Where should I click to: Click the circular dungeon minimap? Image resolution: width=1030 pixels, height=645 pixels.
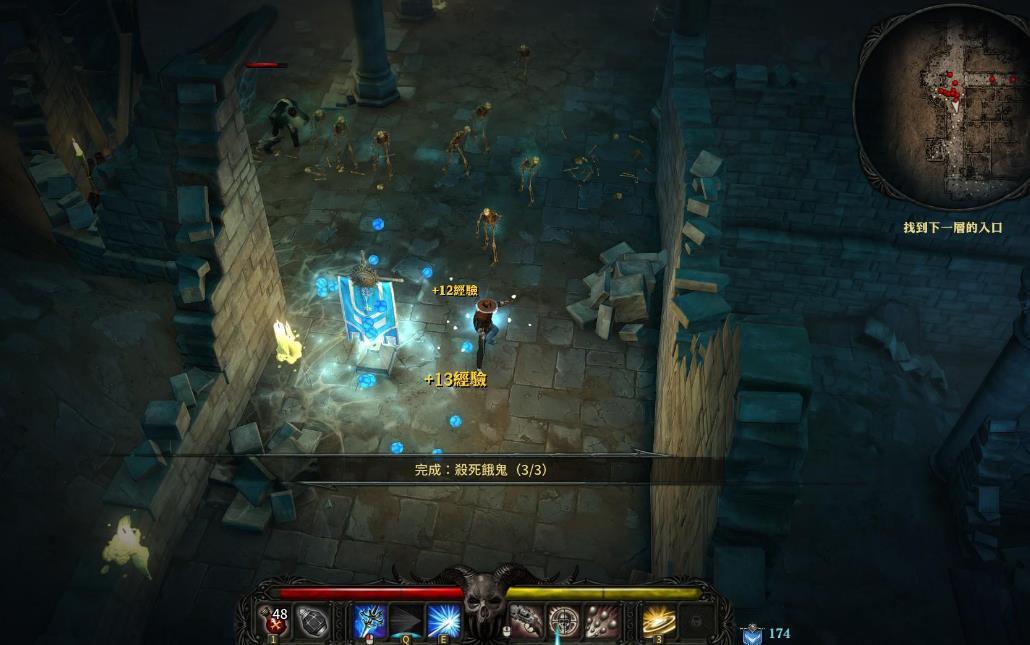(x=940, y=106)
